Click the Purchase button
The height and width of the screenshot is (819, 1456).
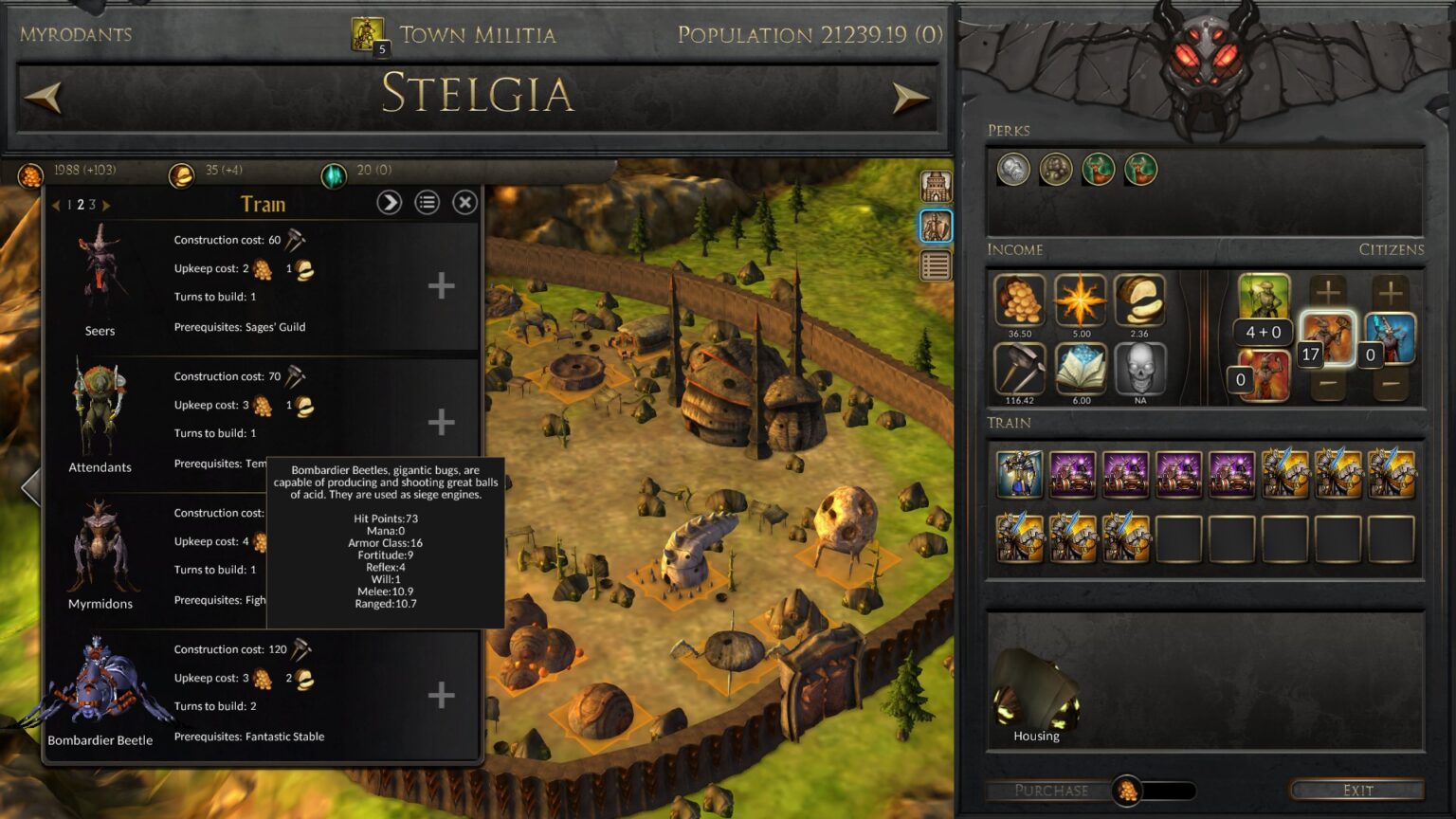pyautogui.click(x=1050, y=790)
